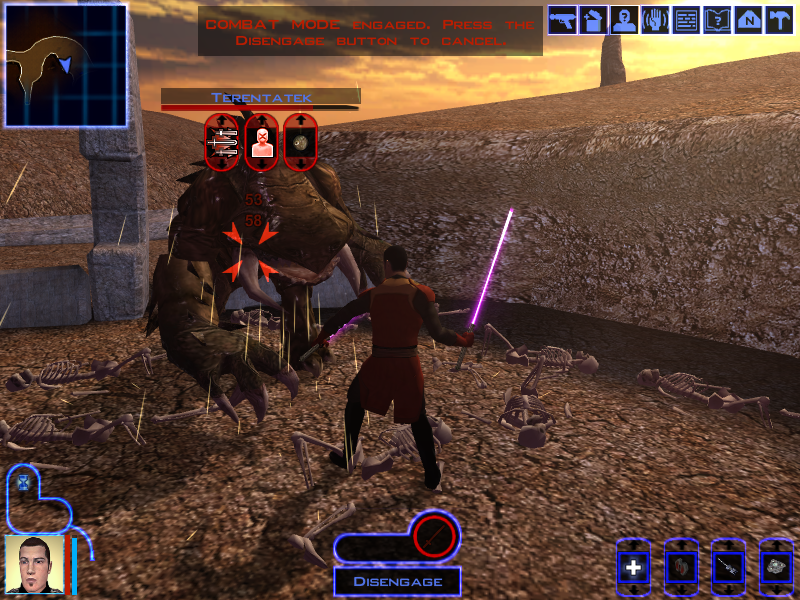Activate the red shield item slot
The image size is (800, 600).
pyautogui.click(x=680, y=568)
